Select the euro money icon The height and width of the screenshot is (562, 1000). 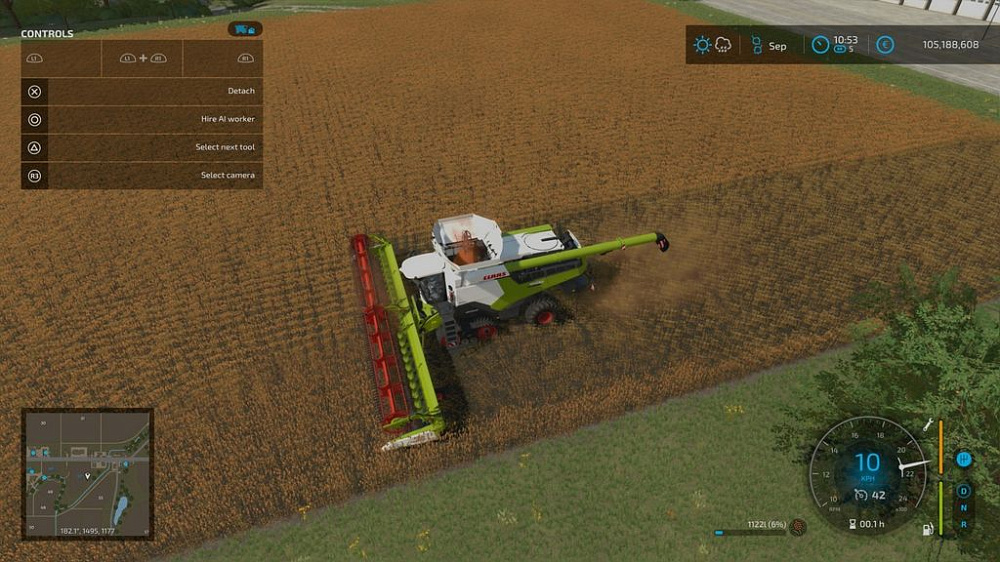coord(884,45)
